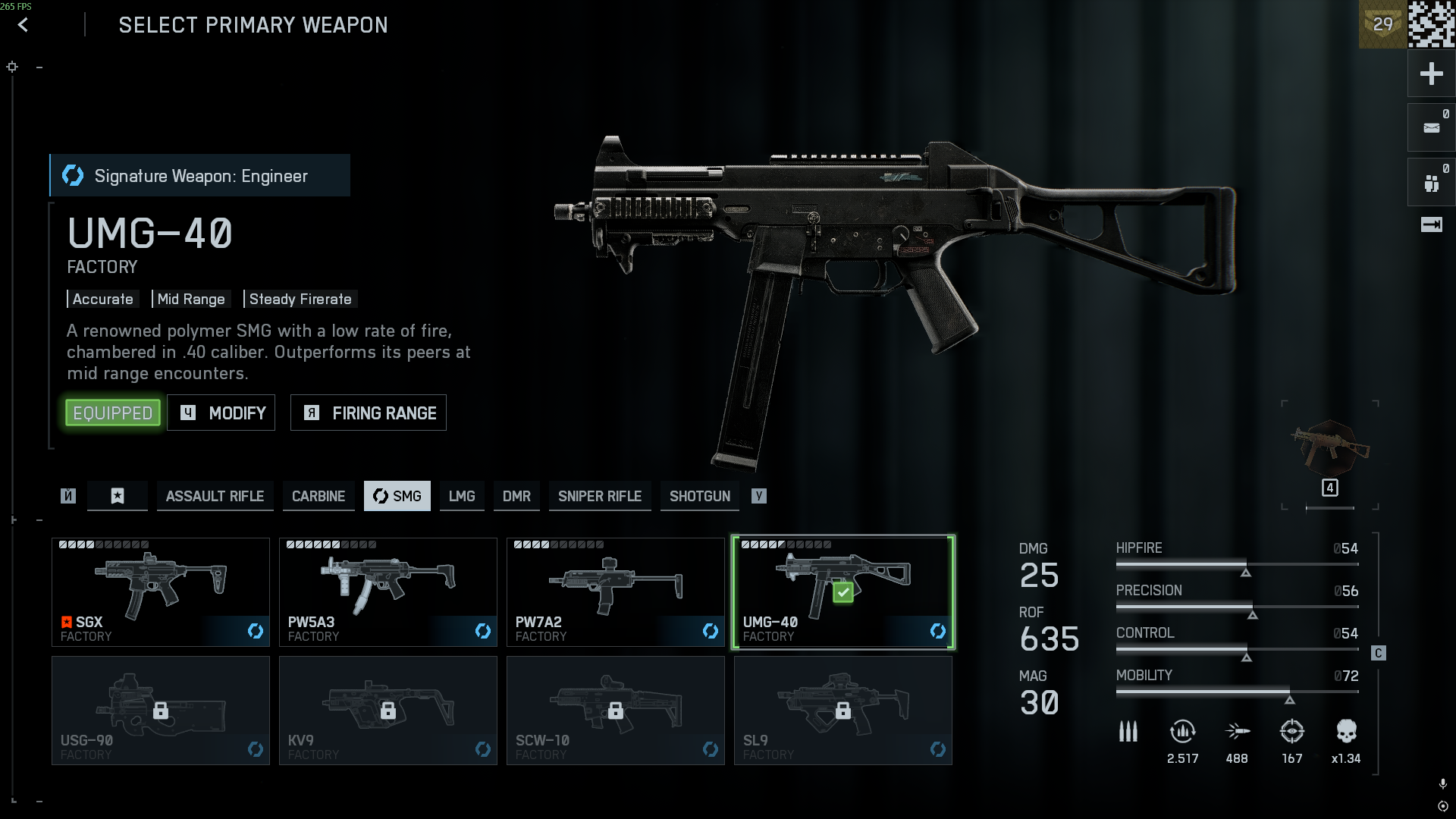View the Shotgun category
Viewport: 1456px width, 819px height.
coord(700,497)
